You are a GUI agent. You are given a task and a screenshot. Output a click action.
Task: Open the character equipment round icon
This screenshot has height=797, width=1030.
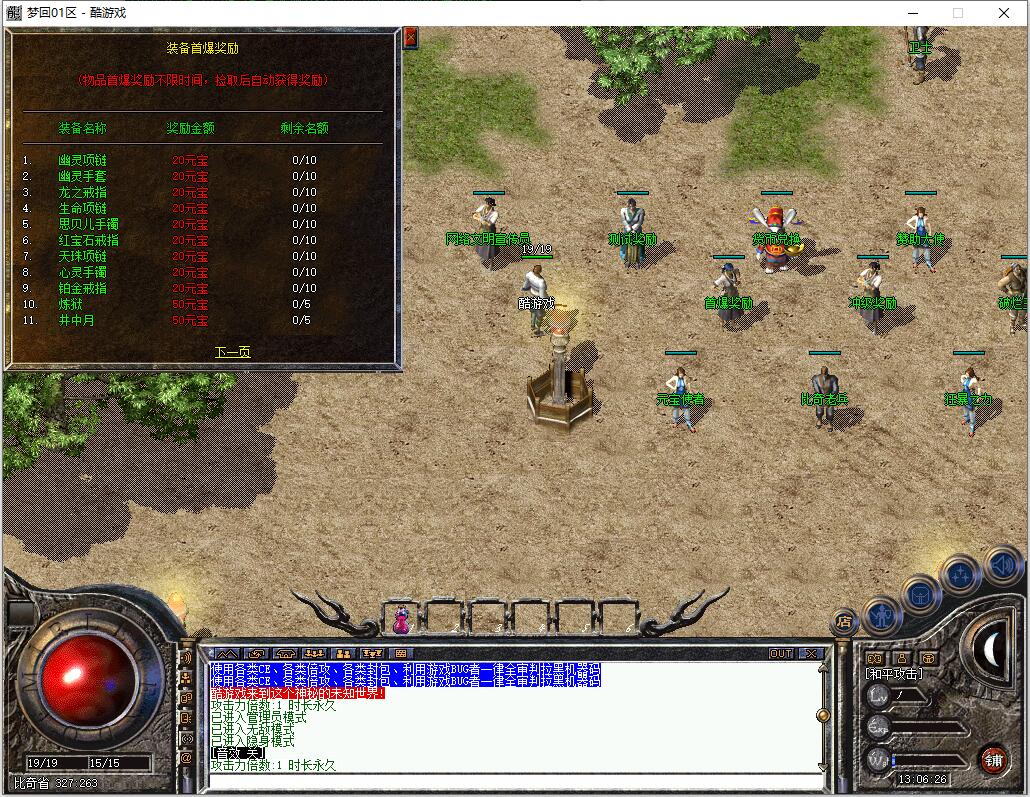882,613
